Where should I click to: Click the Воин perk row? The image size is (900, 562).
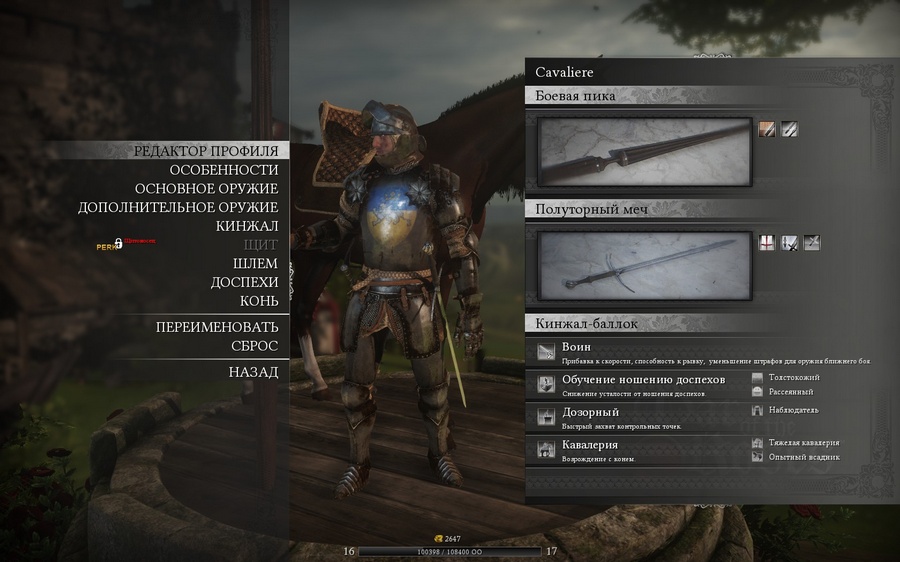(x=700, y=352)
